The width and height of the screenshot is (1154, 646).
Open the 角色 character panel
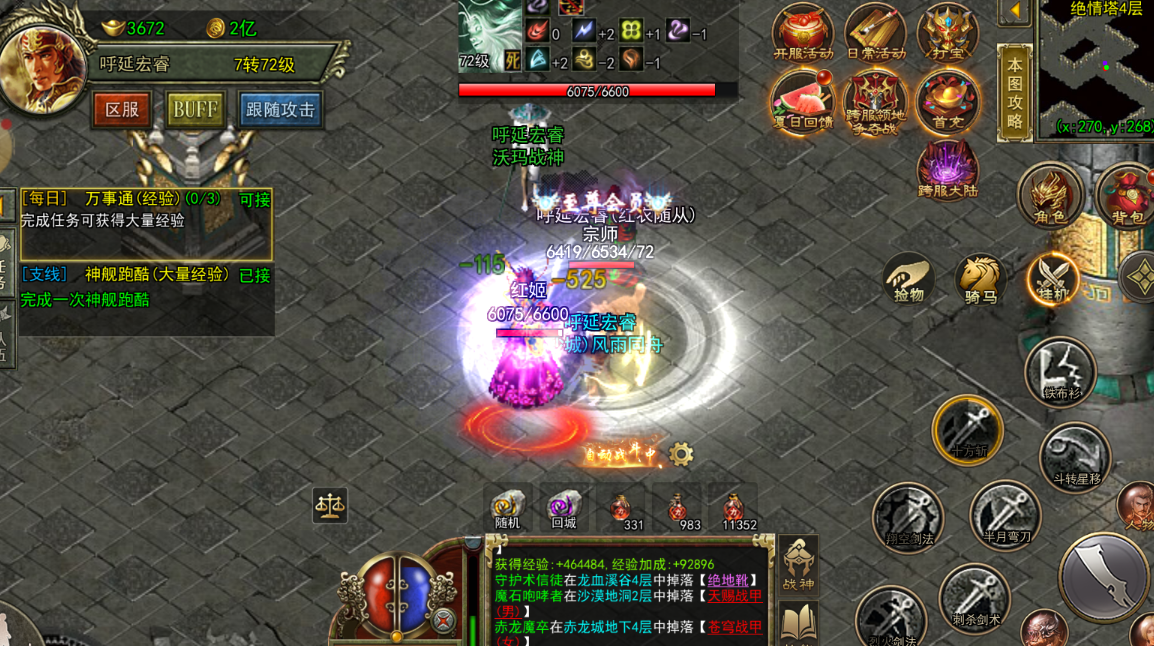(1049, 195)
